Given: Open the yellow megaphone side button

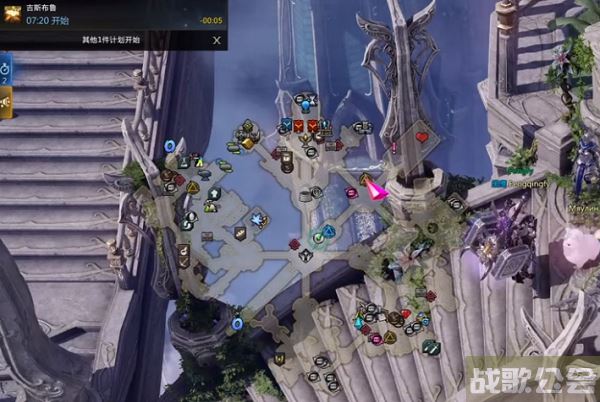Looking at the screenshot, I should point(5,102).
